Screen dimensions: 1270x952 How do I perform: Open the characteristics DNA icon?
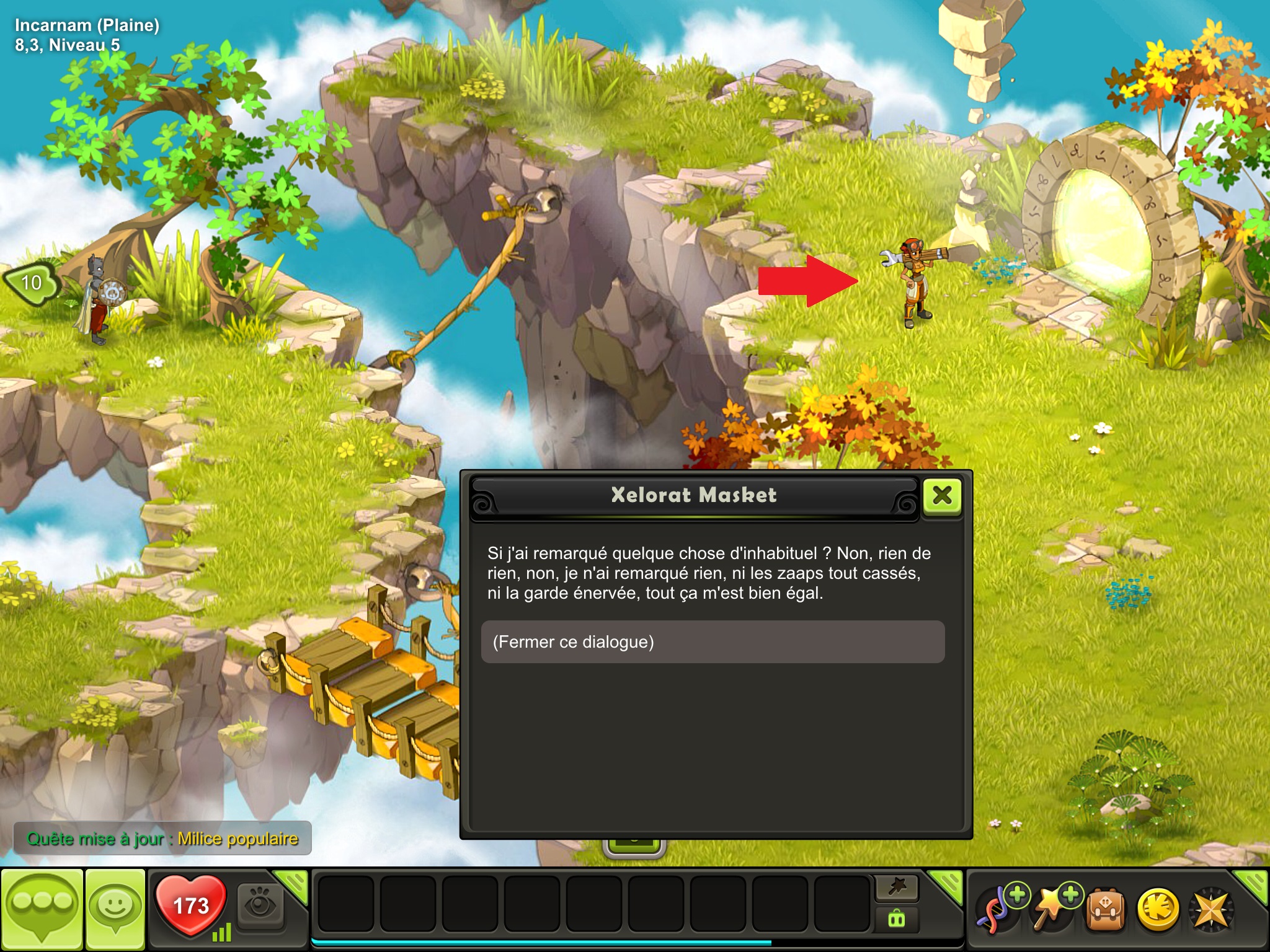click(995, 910)
